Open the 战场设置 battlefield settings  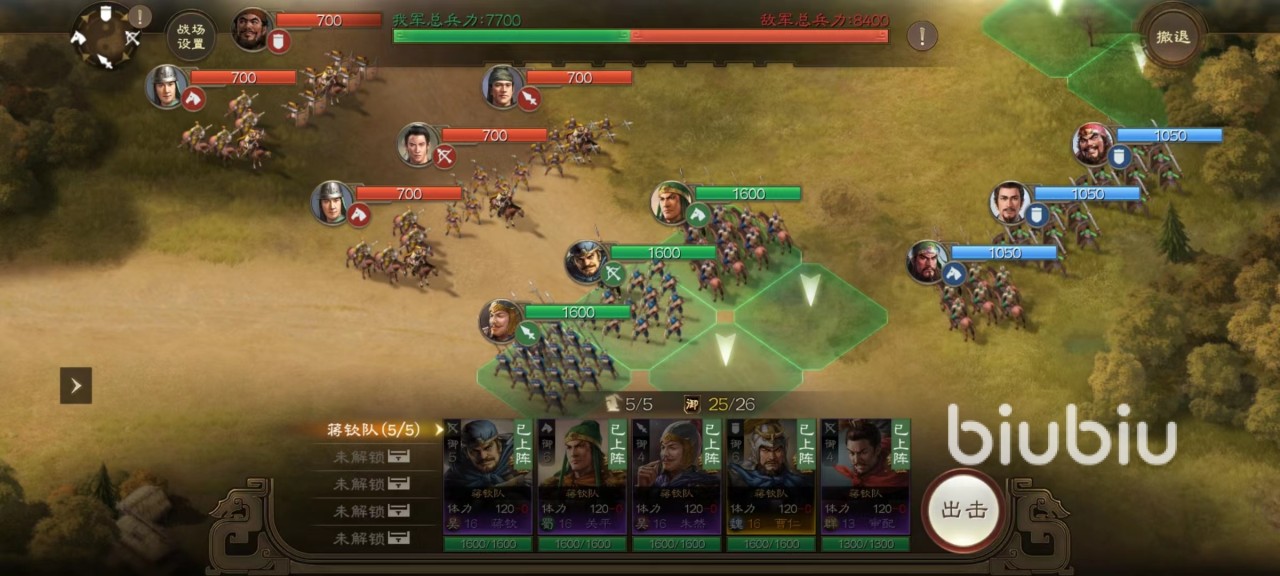coord(190,37)
